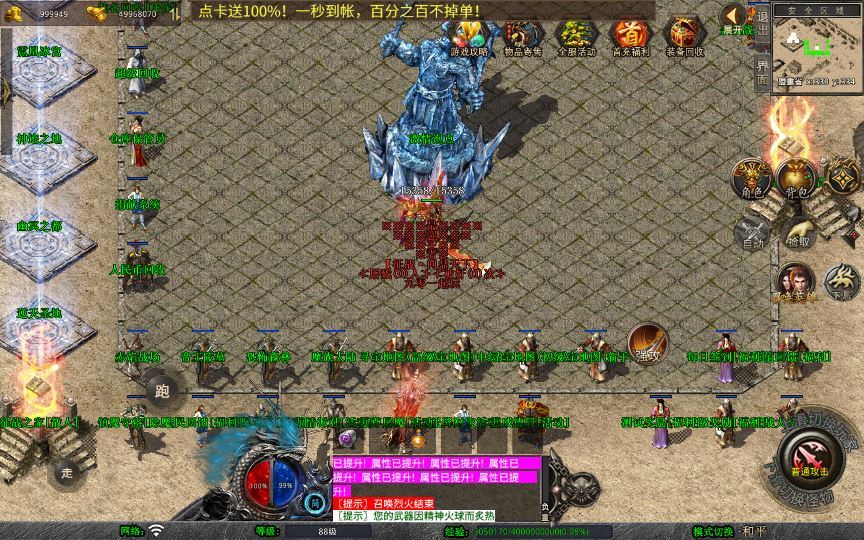Open the 装备回收 equipment recycling chest
Screen dimensions: 864x540
click(x=685, y=38)
